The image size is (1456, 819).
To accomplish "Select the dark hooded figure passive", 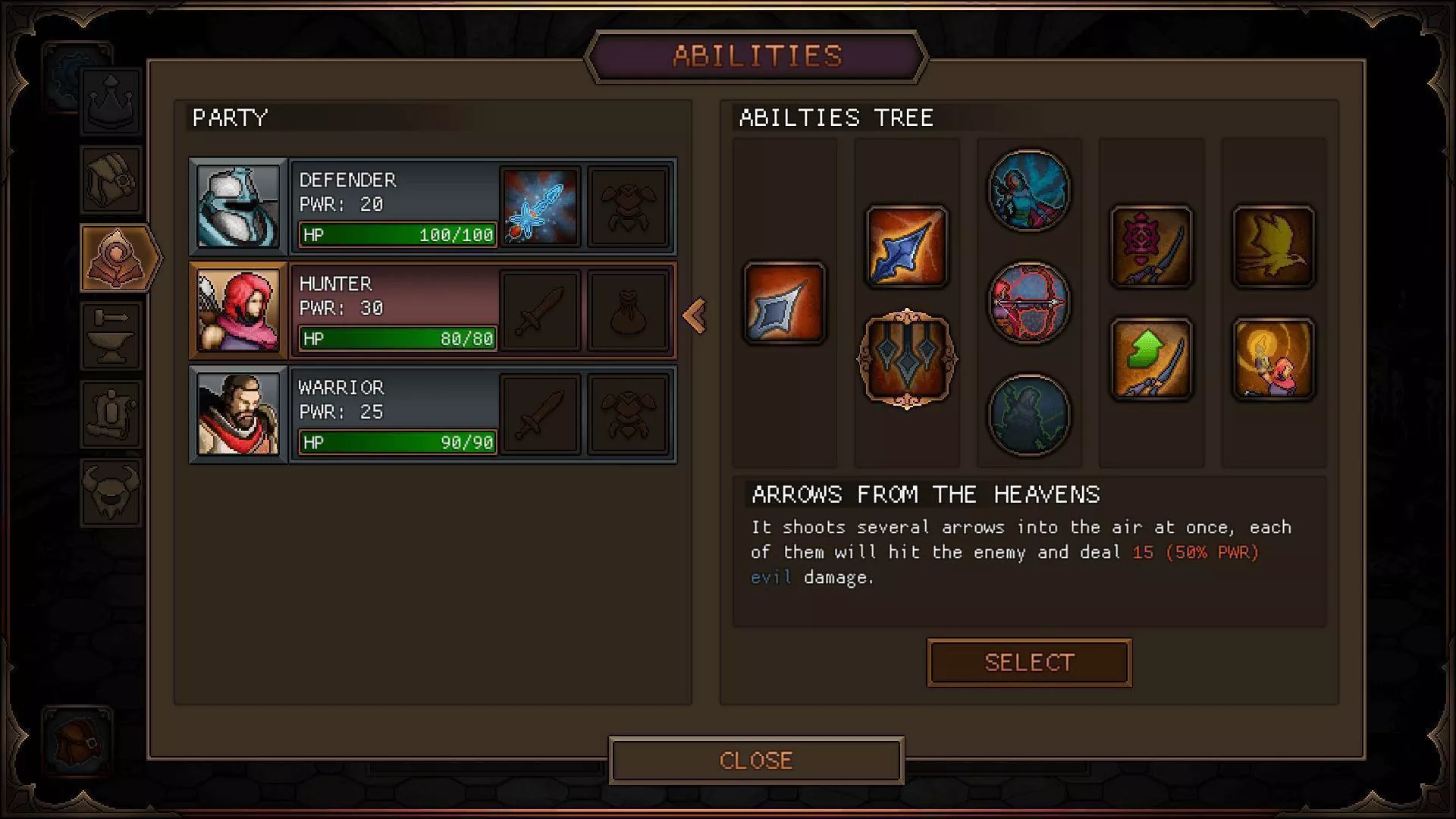I will click(x=1029, y=415).
